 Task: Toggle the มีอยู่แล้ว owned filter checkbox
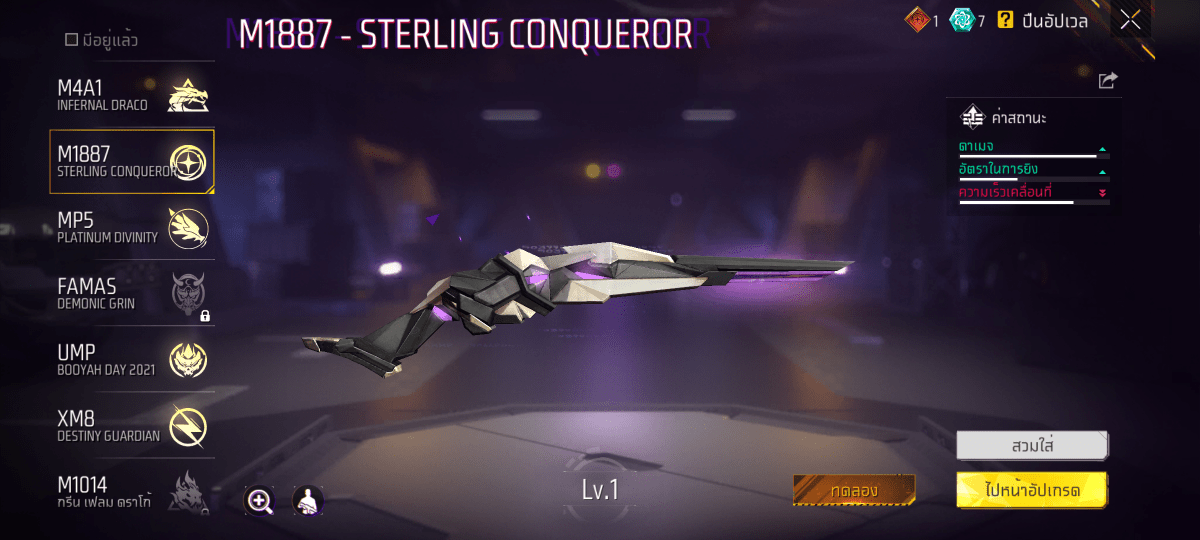click(x=72, y=40)
